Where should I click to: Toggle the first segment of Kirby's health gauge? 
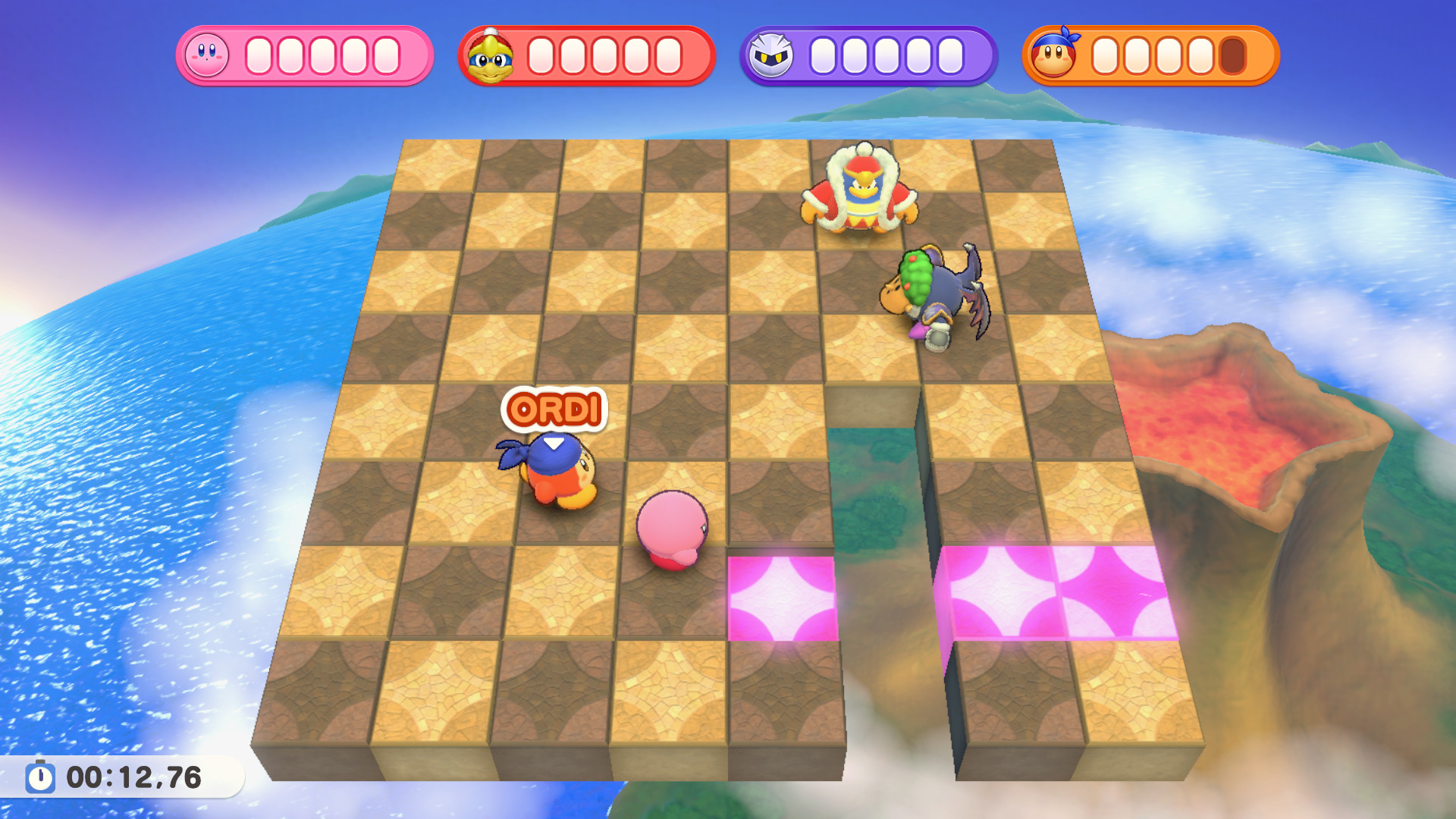[x=259, y=55]
